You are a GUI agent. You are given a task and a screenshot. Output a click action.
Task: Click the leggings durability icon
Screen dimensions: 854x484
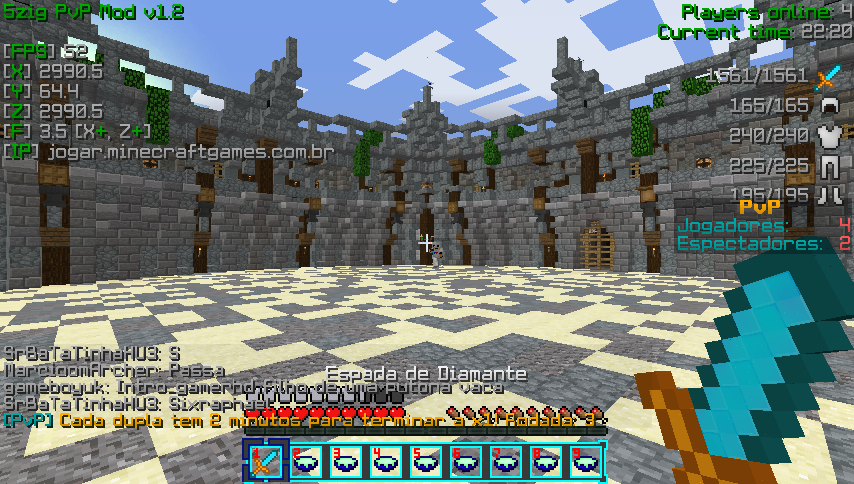[828, 165]
